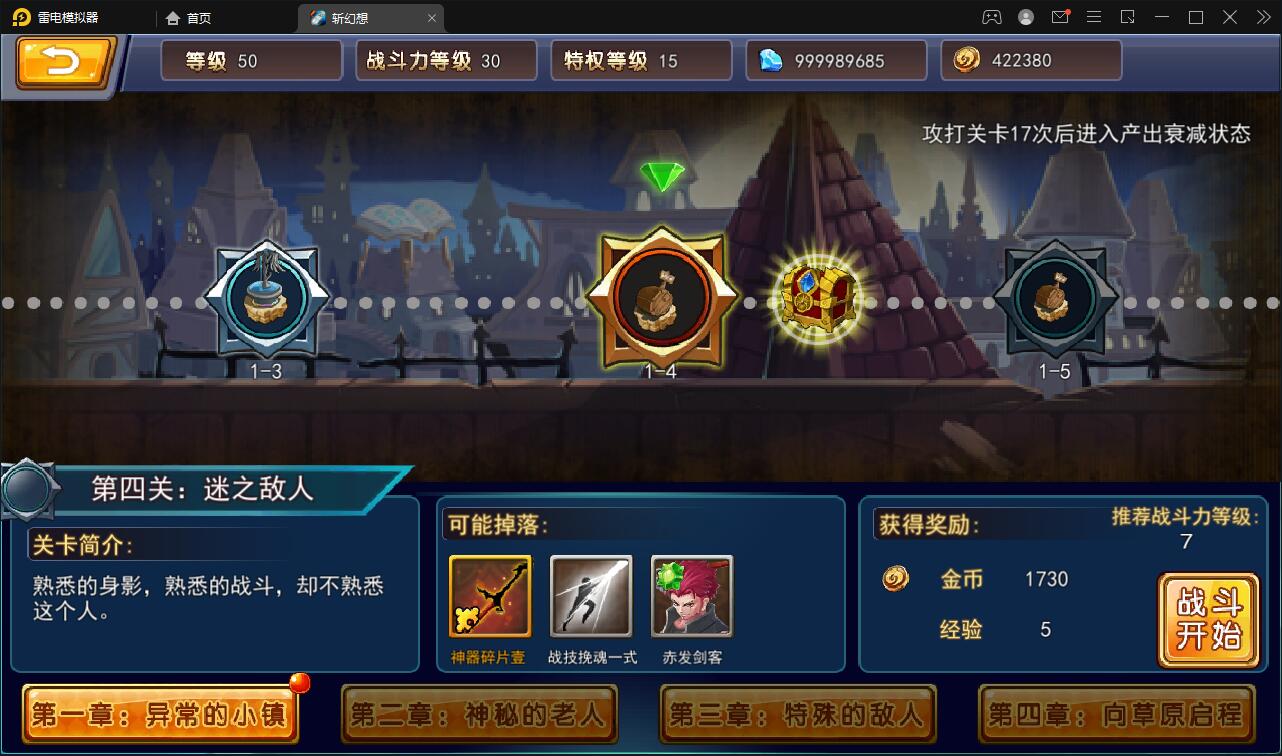Switch to 第一章：异常的小镇 chapter
The height and width of the screenshot is (756, 1282).
click(160, 716)
